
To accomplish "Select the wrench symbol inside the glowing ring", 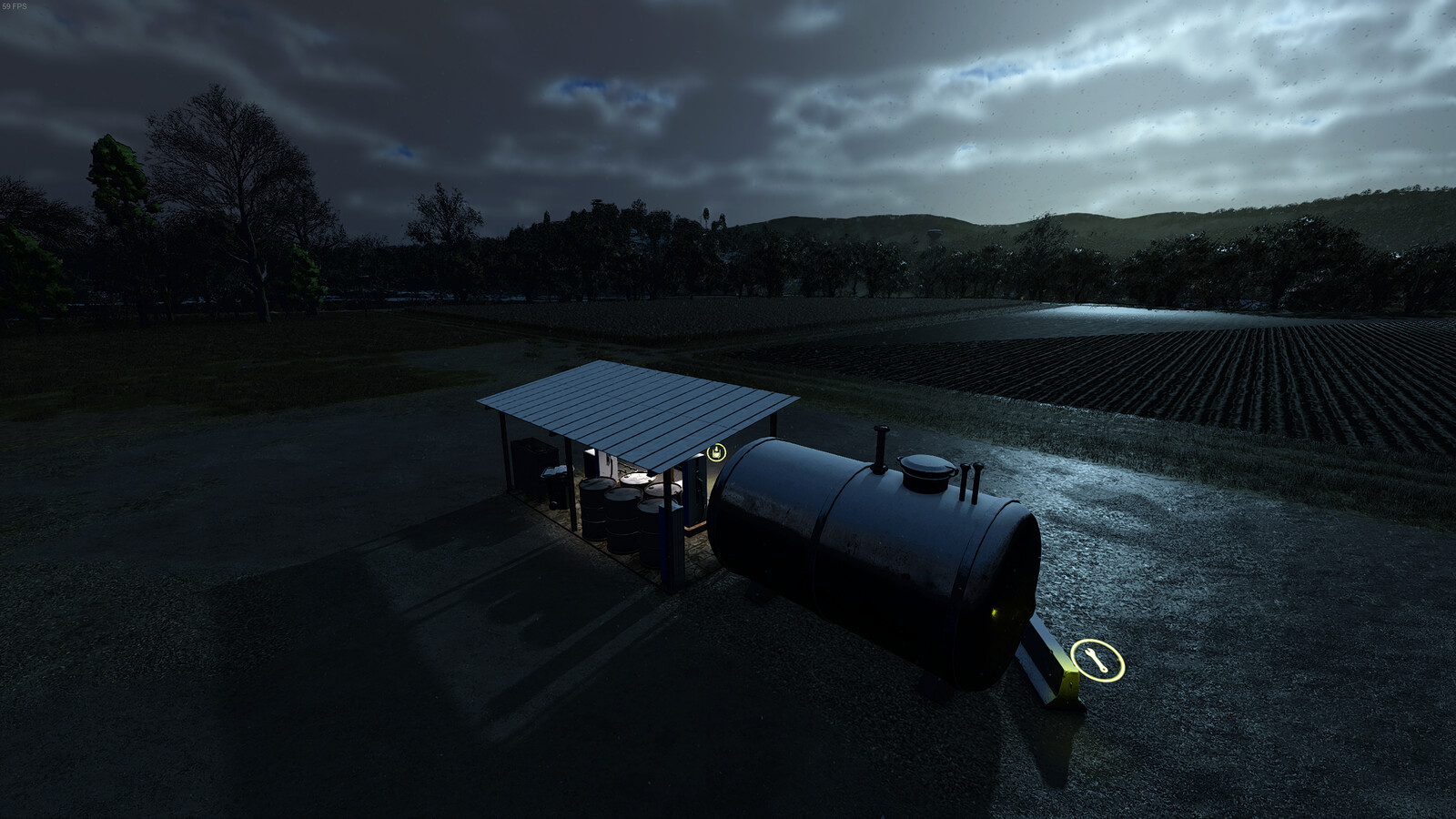I will [1097, 660].
